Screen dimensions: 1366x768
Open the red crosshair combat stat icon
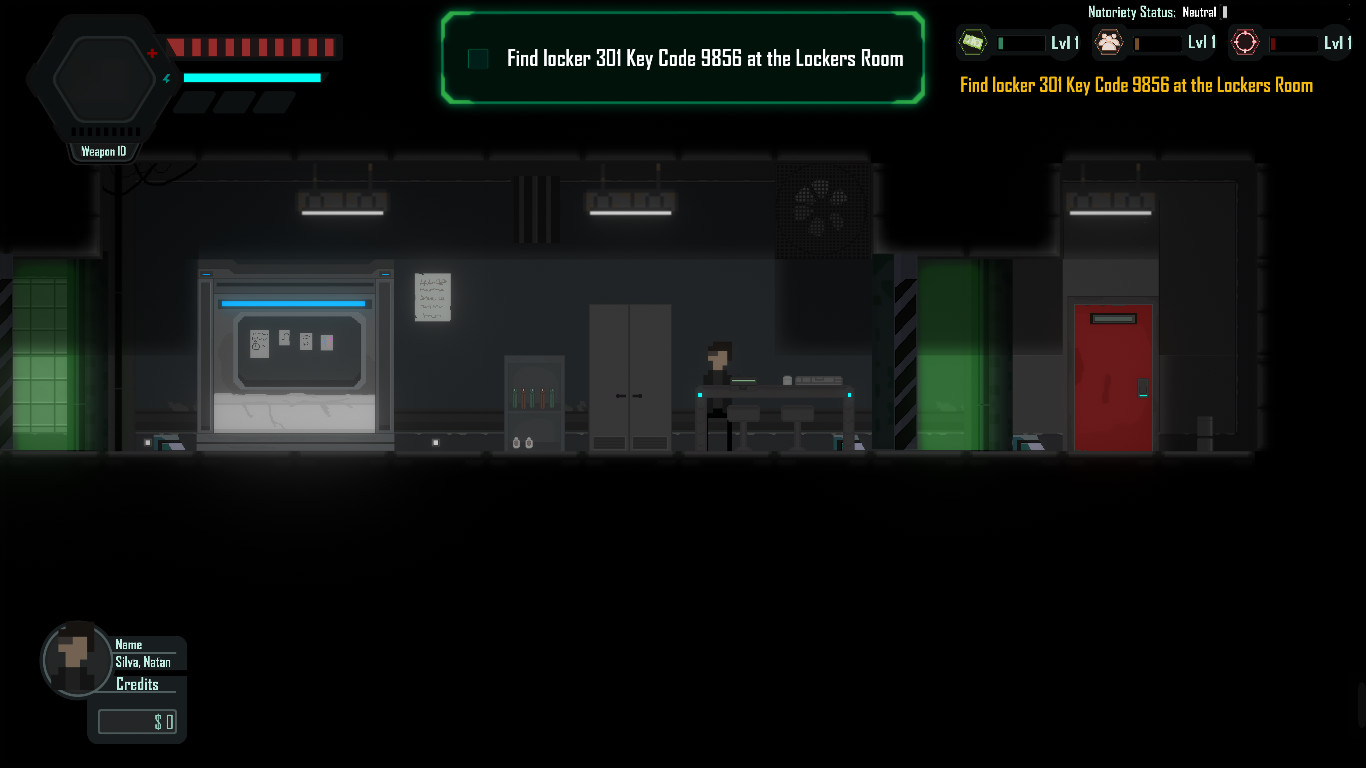click(1245, 42)
